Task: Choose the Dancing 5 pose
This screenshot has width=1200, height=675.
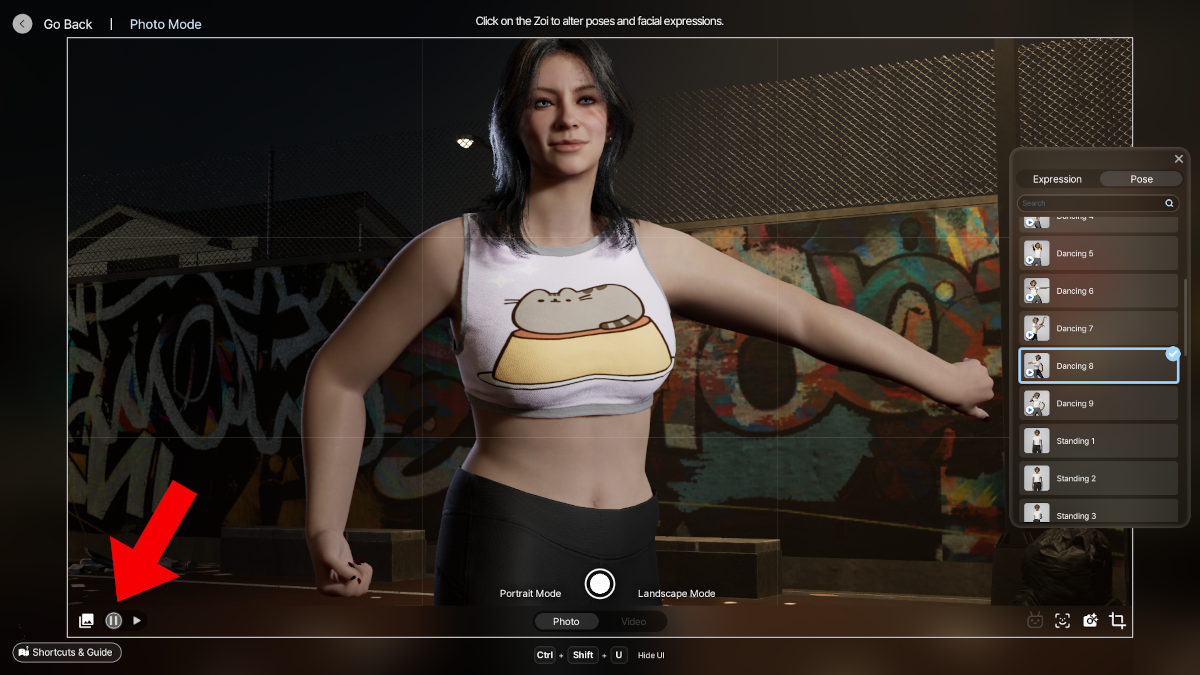Action: click(x=1098, y=254)
